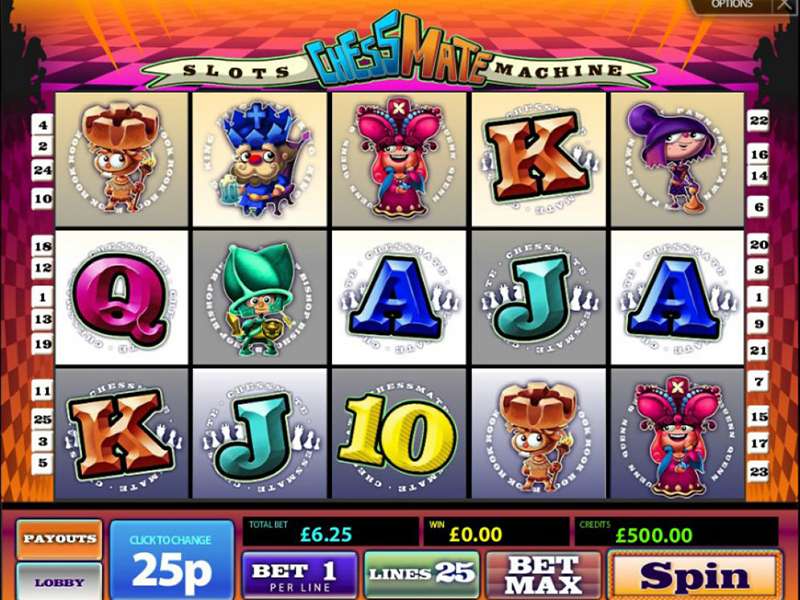
Task: Adjust the Bet Per Line button
Action: click(x=299, y=574)
